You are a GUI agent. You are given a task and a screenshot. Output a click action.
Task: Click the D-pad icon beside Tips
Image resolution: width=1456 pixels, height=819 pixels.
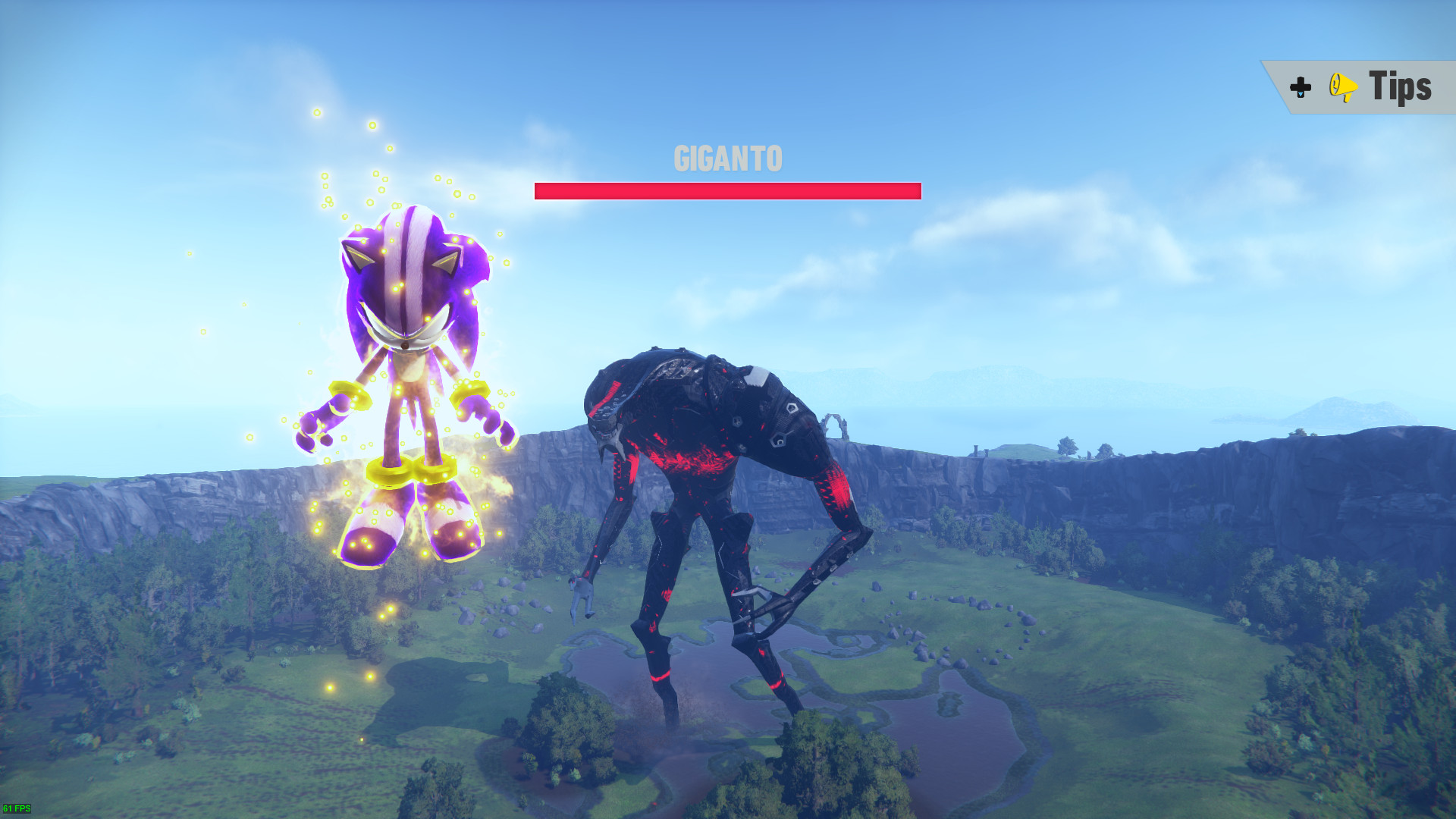coord(1299,86)
